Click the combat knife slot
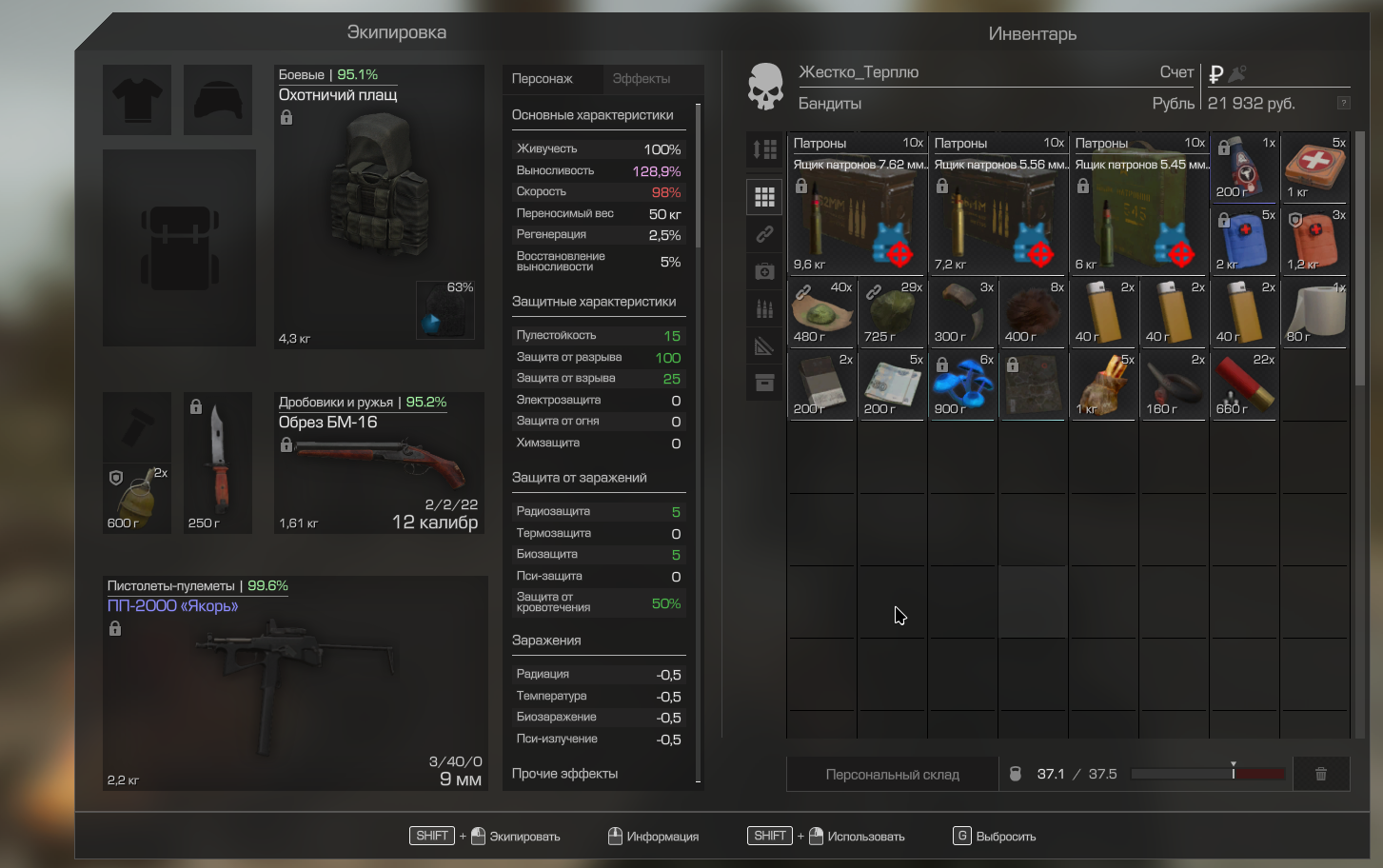This screenshot has width=1383, height=868. [x=218, y=463]
